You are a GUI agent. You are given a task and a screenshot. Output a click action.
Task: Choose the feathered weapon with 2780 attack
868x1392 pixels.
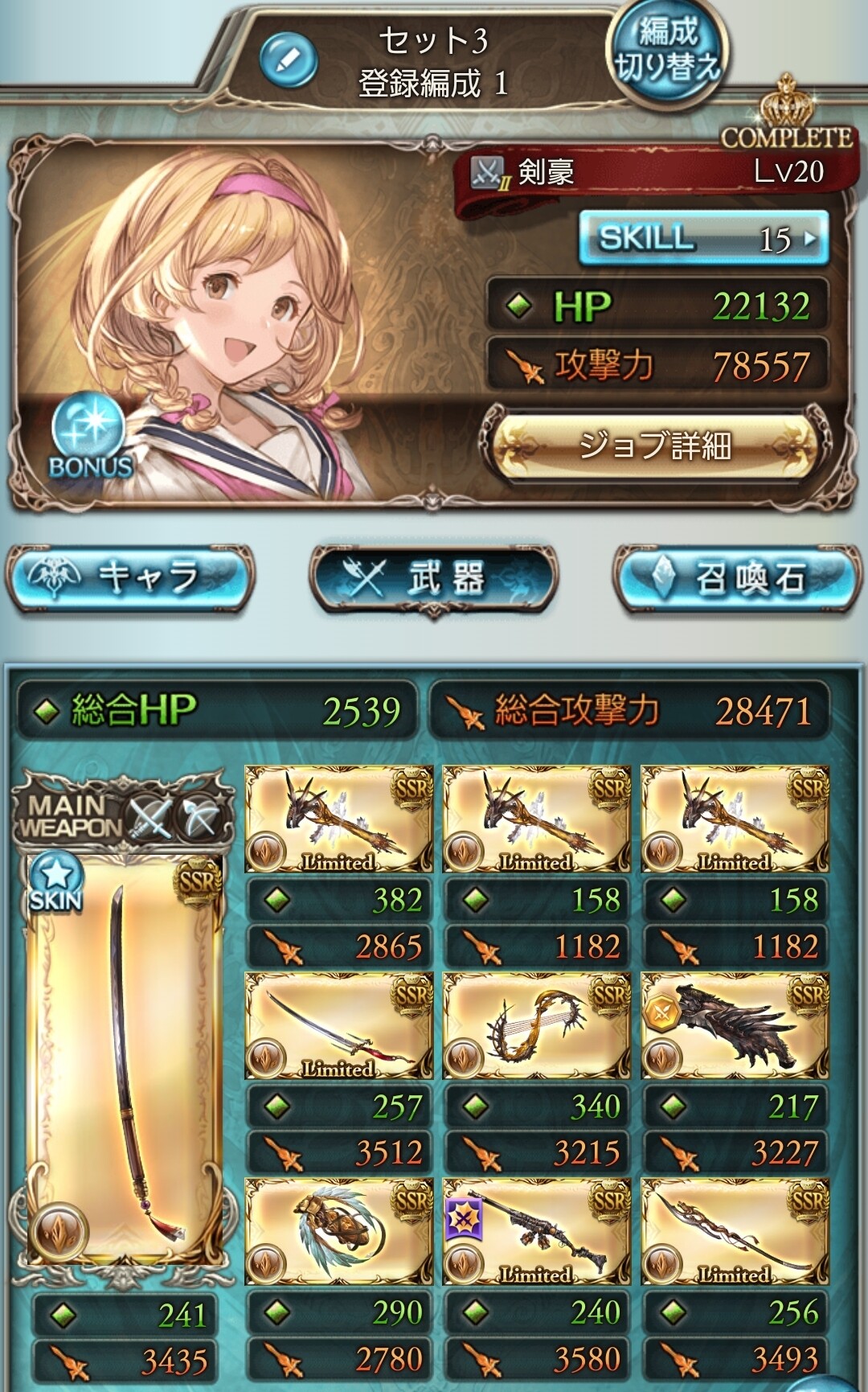(338, 1232)
